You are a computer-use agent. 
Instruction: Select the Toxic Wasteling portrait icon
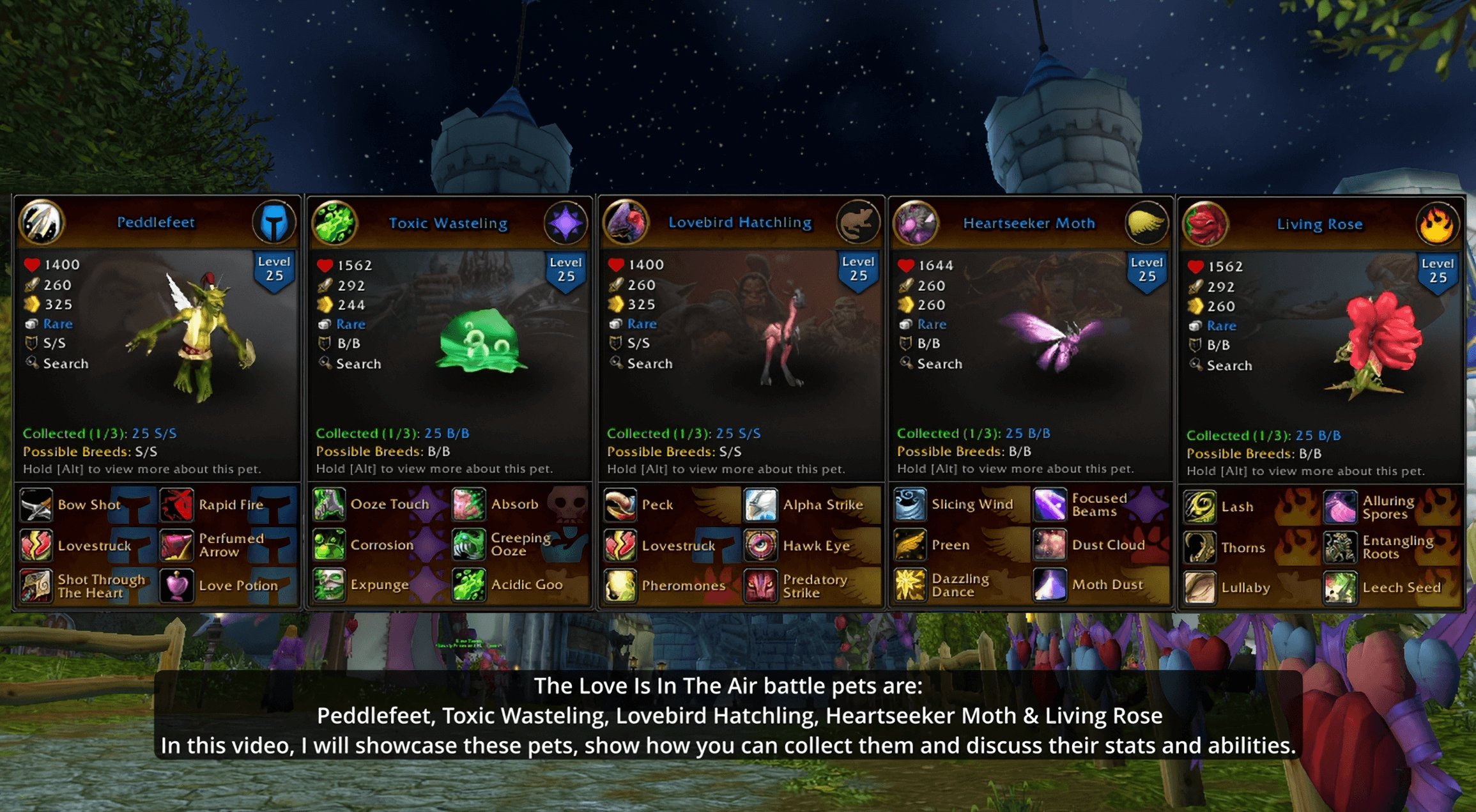pyautogui.click(x=334, y=223)
